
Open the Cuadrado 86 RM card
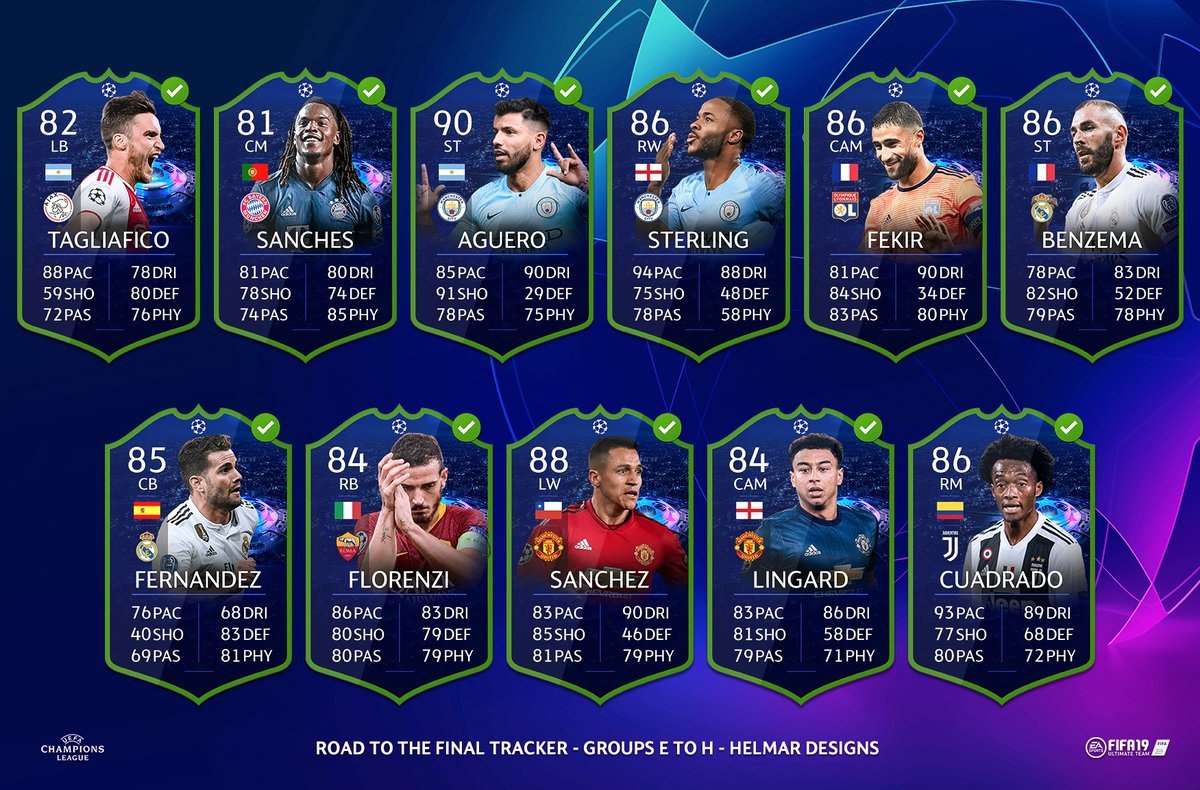[x=1001, y=555]
